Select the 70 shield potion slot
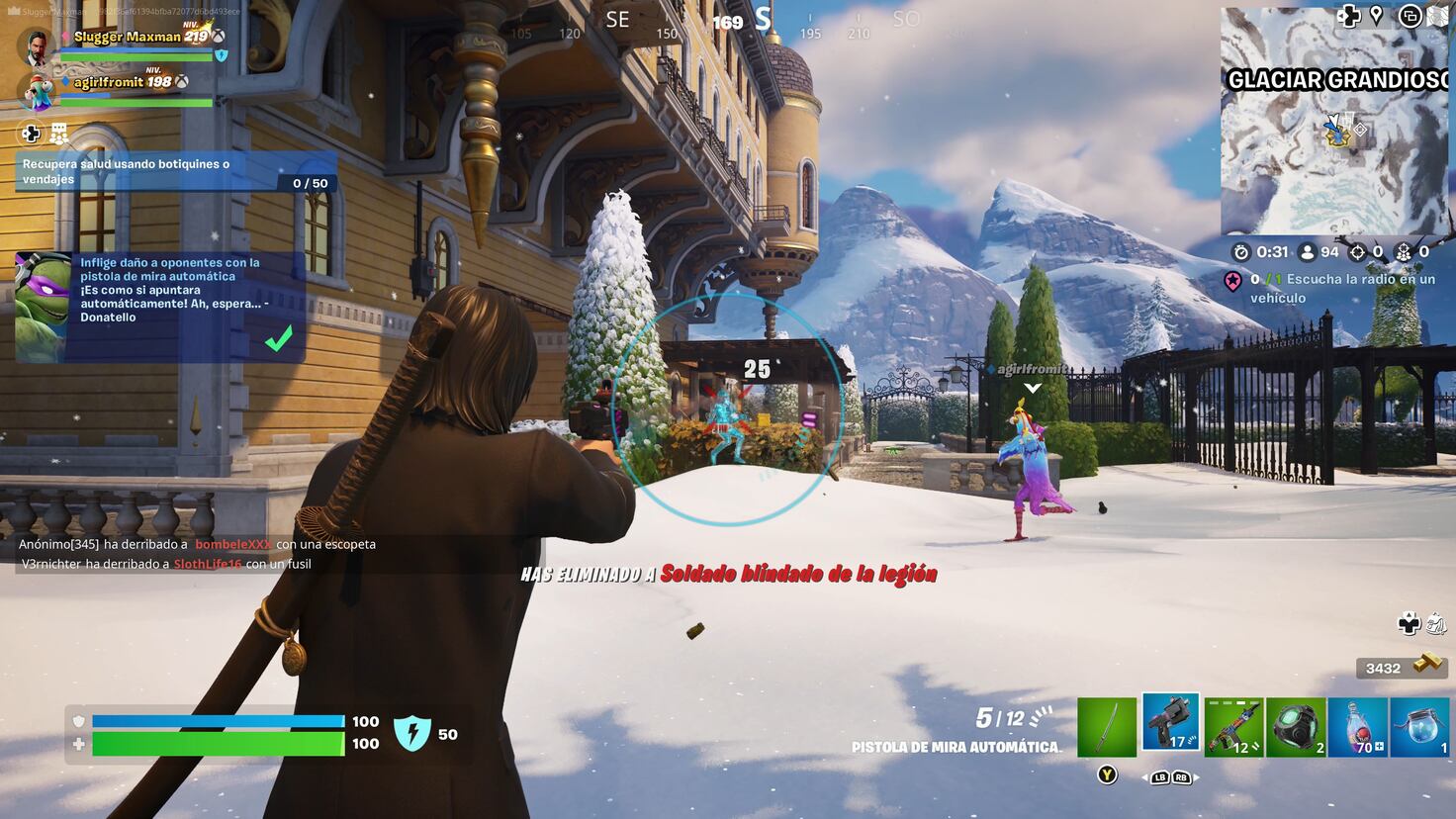The width and height of the screenshot is (1456, 819). pyautogui.click(x=1357, y=723)
